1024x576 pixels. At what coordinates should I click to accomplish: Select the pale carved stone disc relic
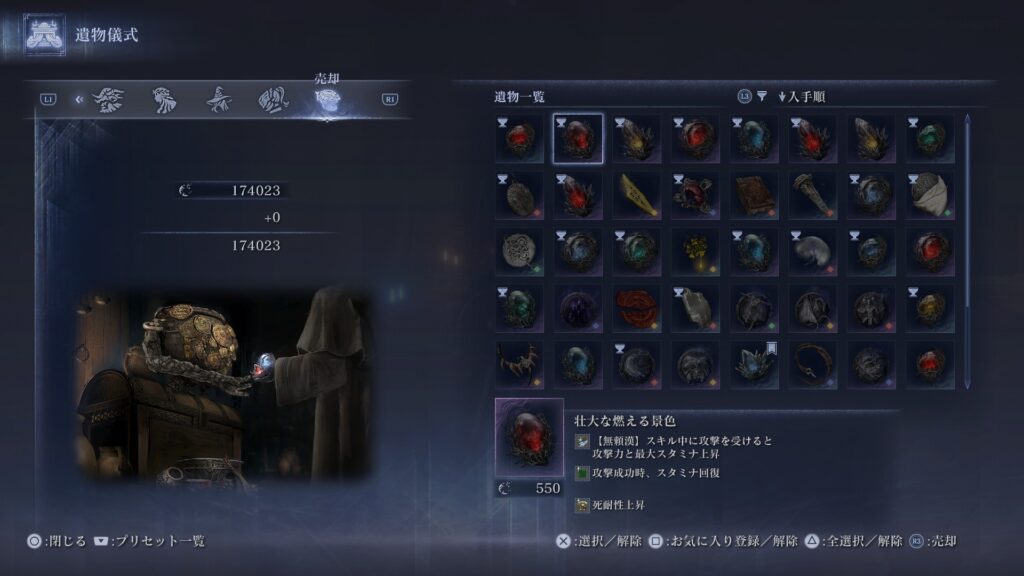[520, 251]
